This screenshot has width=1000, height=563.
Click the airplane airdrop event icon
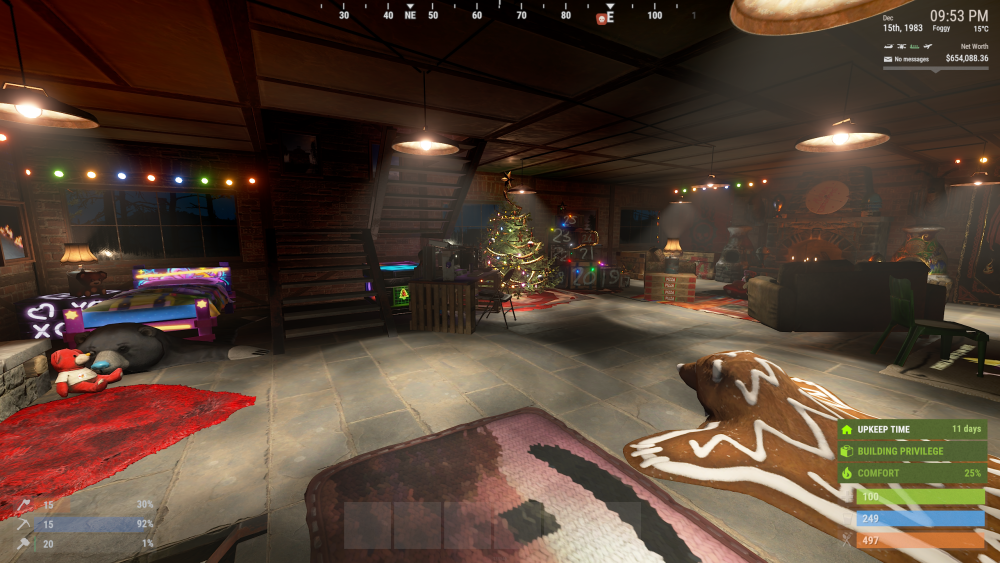click(928, 46)
